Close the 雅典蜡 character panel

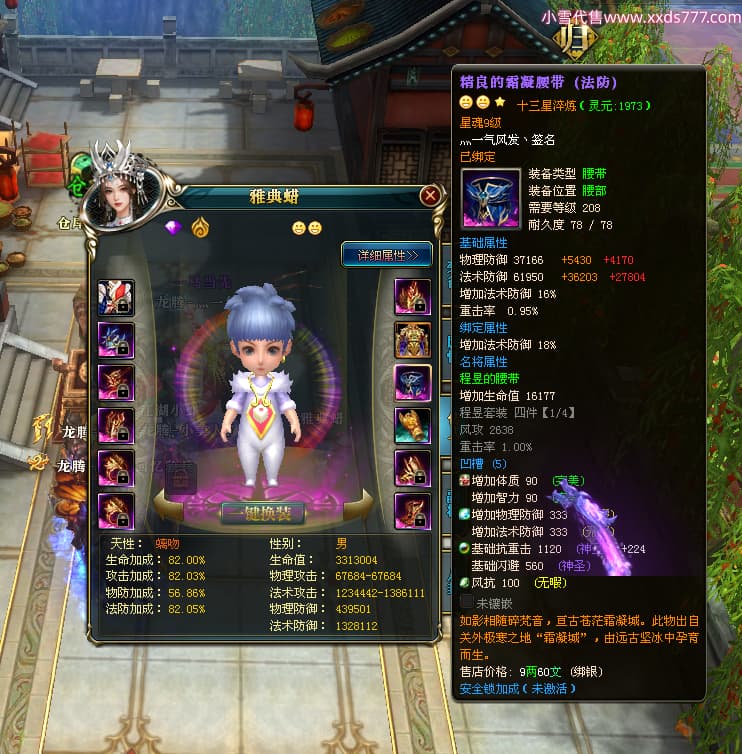pyautogui.click(x=430, y=196)
